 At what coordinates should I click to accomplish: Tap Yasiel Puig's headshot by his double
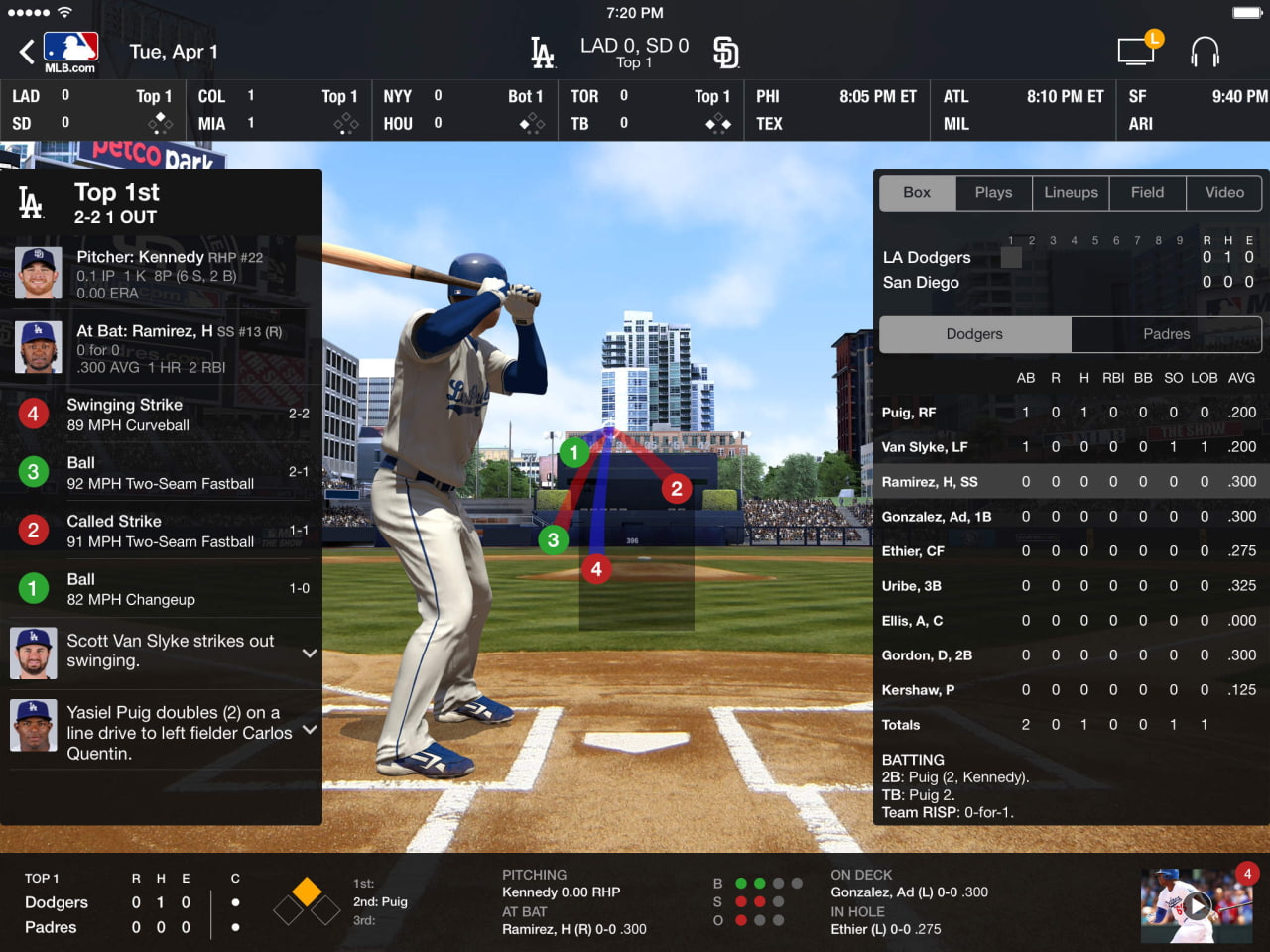(34, 725)
